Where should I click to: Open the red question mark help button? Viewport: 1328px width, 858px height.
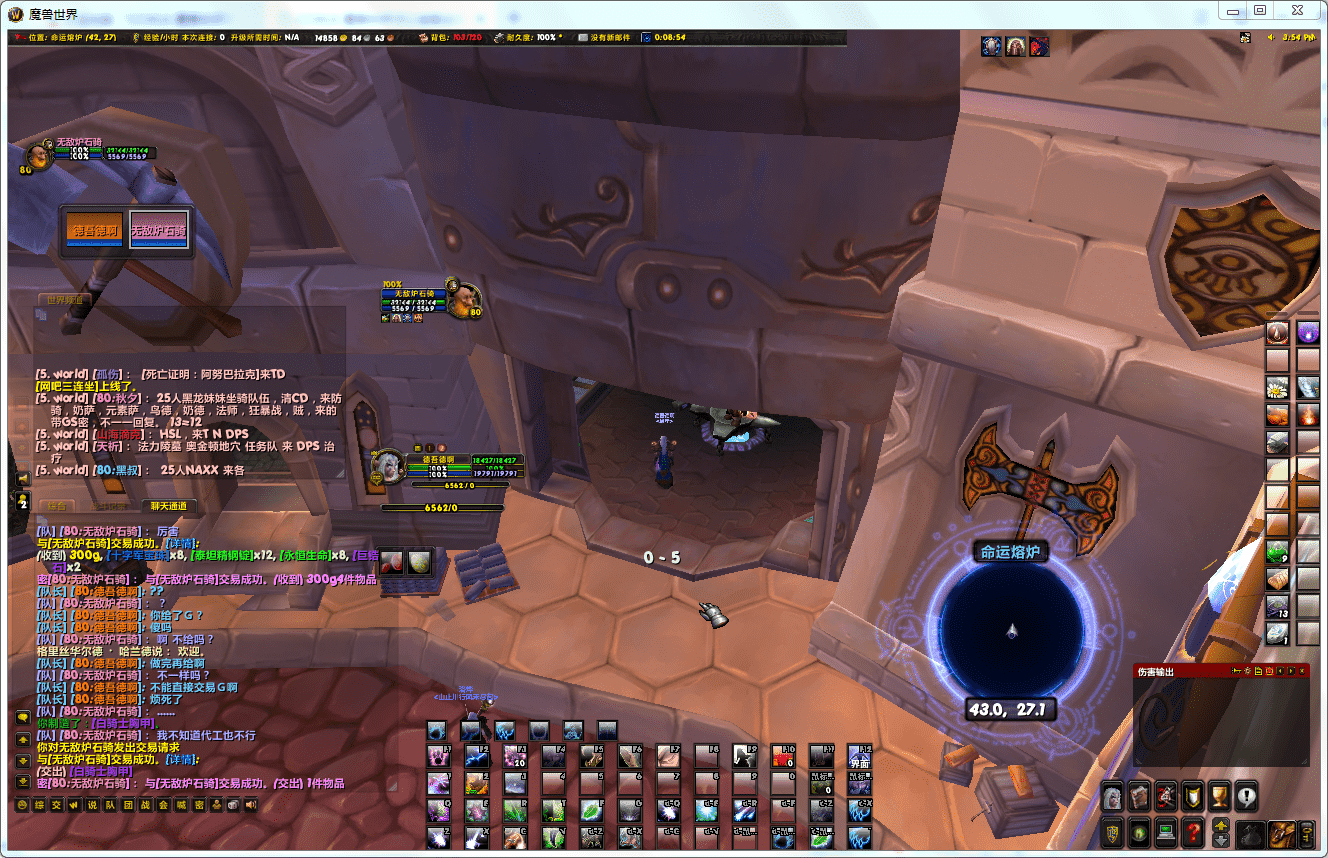(x=1192, y=831)
